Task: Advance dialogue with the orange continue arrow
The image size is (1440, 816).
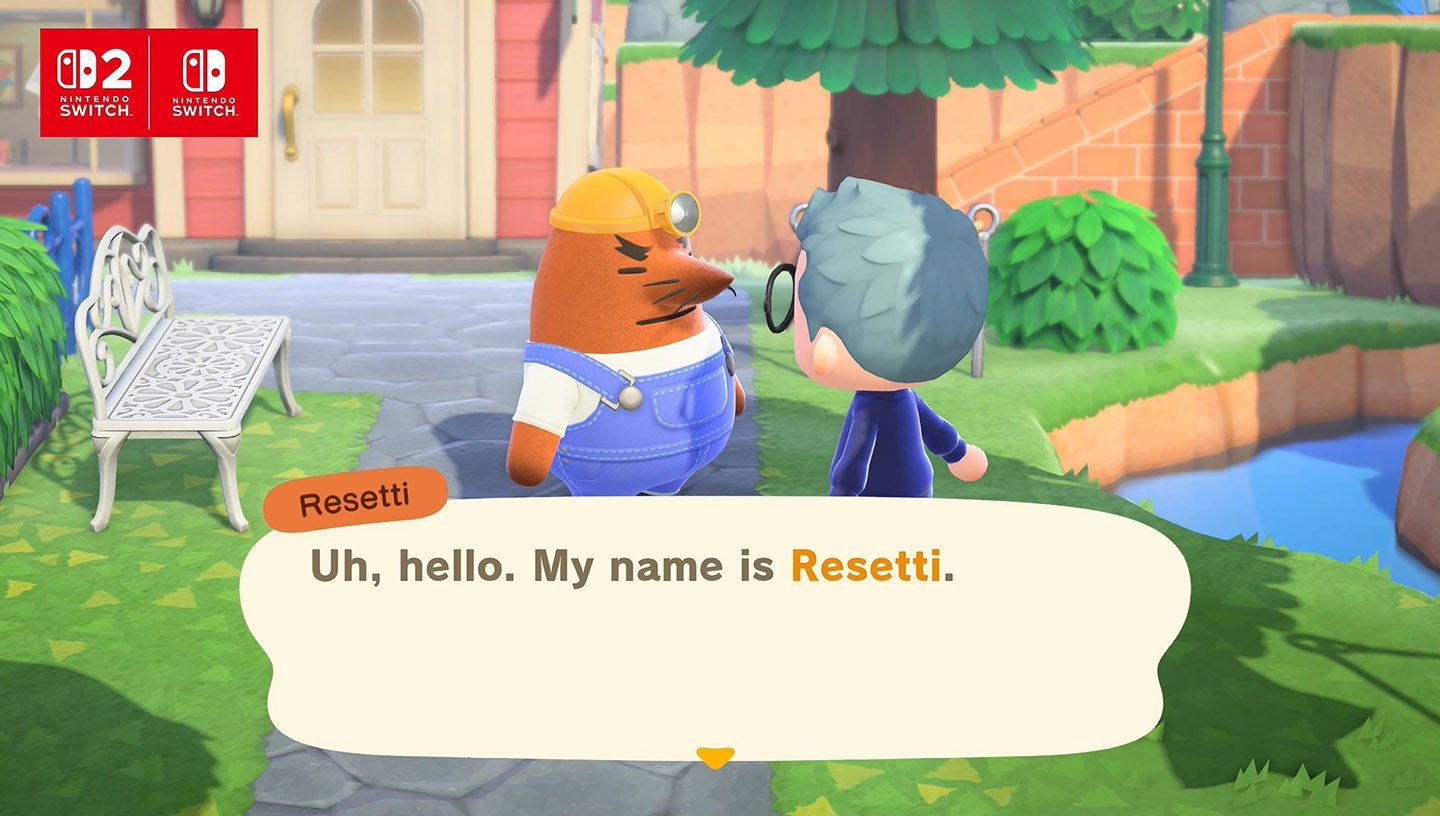Action: coord(715,757)
